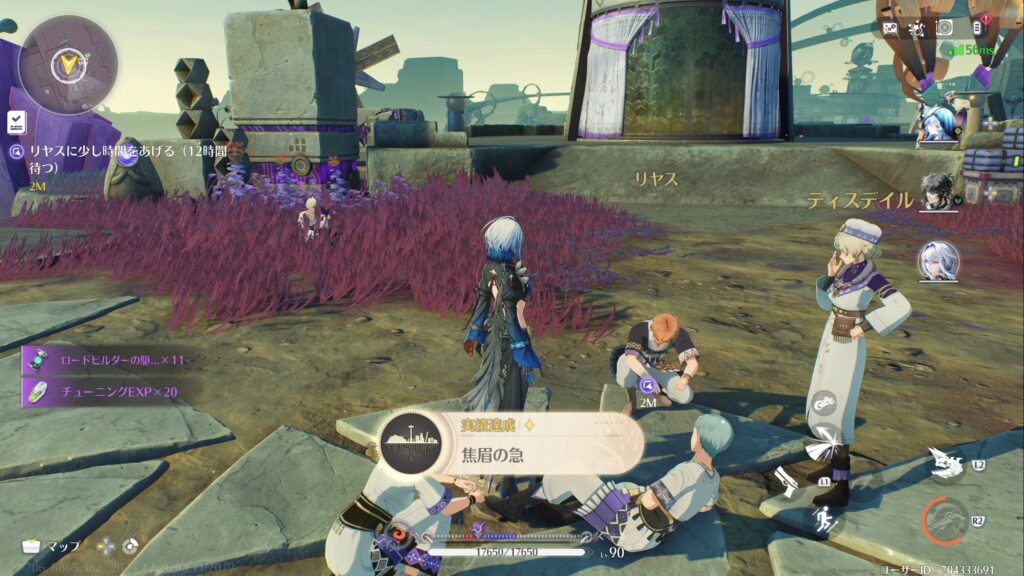Open the top-bar icon with red alert badge
The width and height of the screenshot is (1024, 576).
point(976,28)
